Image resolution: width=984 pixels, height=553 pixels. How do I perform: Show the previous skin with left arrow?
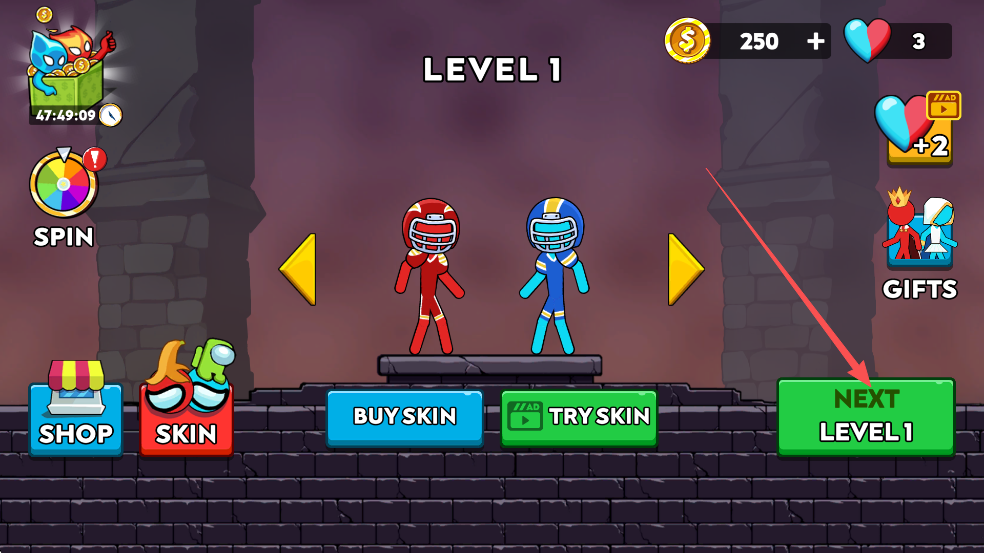[298, 269]
